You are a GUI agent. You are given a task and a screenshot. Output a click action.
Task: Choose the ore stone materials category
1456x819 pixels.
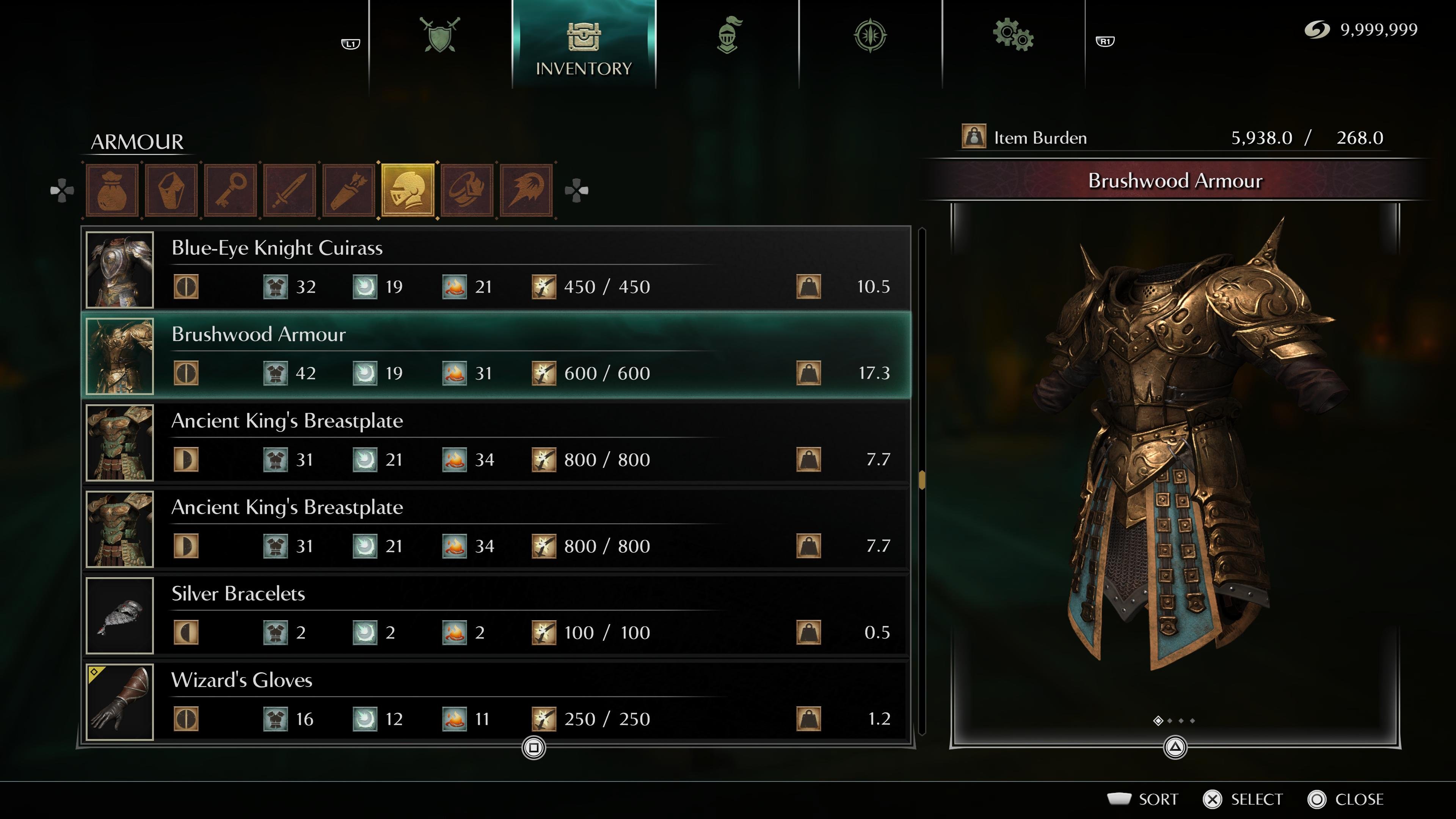point(171,190)
